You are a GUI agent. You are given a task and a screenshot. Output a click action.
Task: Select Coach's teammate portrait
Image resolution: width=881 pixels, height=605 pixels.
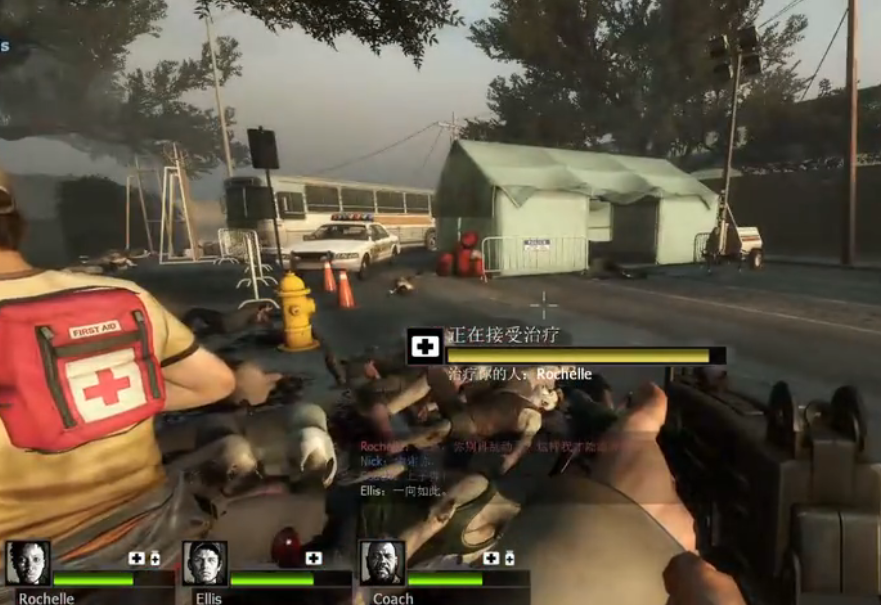(382, 563)
